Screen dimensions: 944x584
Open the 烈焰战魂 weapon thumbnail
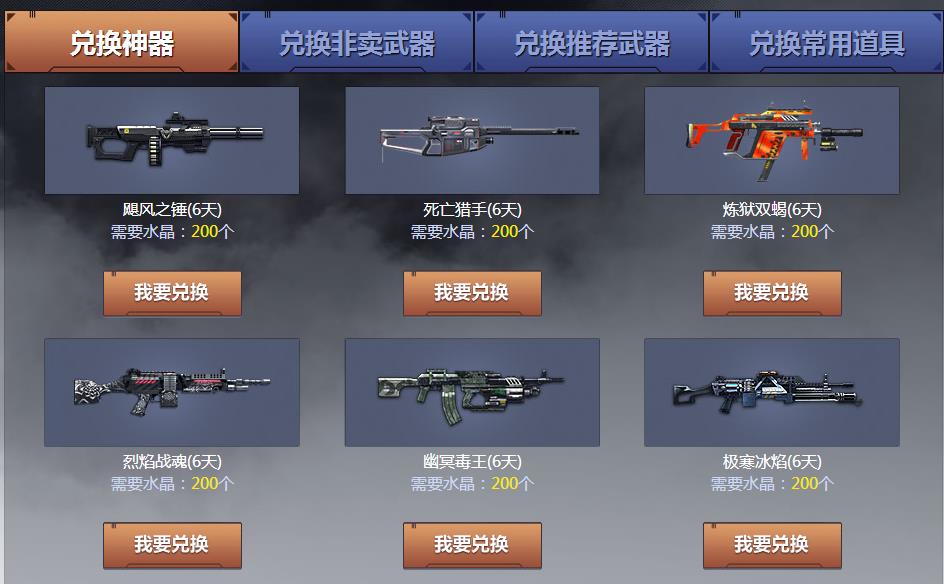[172, 392]
